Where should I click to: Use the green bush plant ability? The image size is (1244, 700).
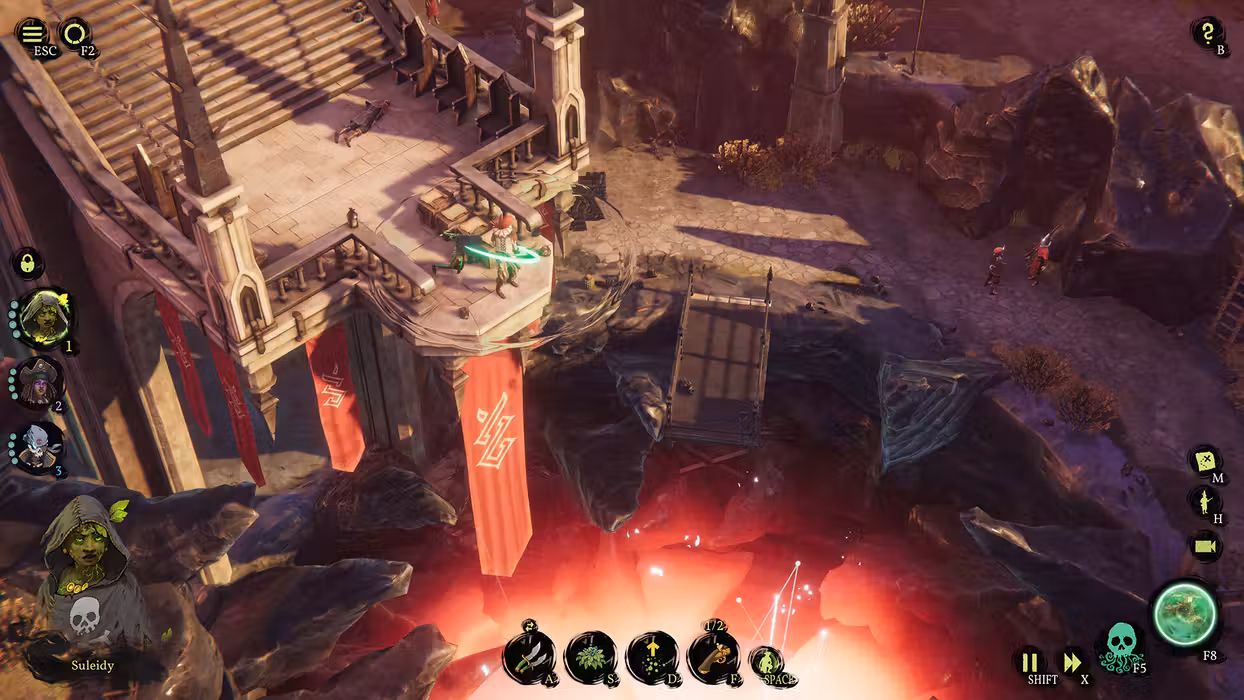tap(590, 657)
